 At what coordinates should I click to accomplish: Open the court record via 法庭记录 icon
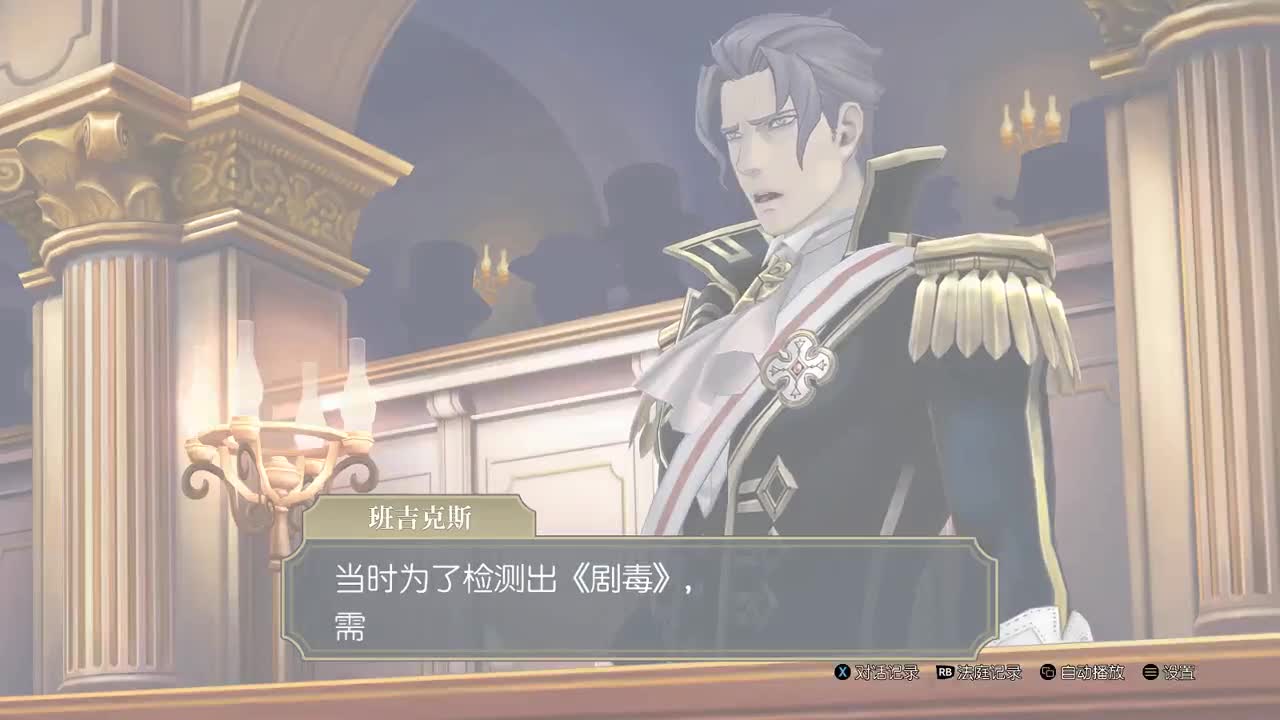(x=990, y=674)
